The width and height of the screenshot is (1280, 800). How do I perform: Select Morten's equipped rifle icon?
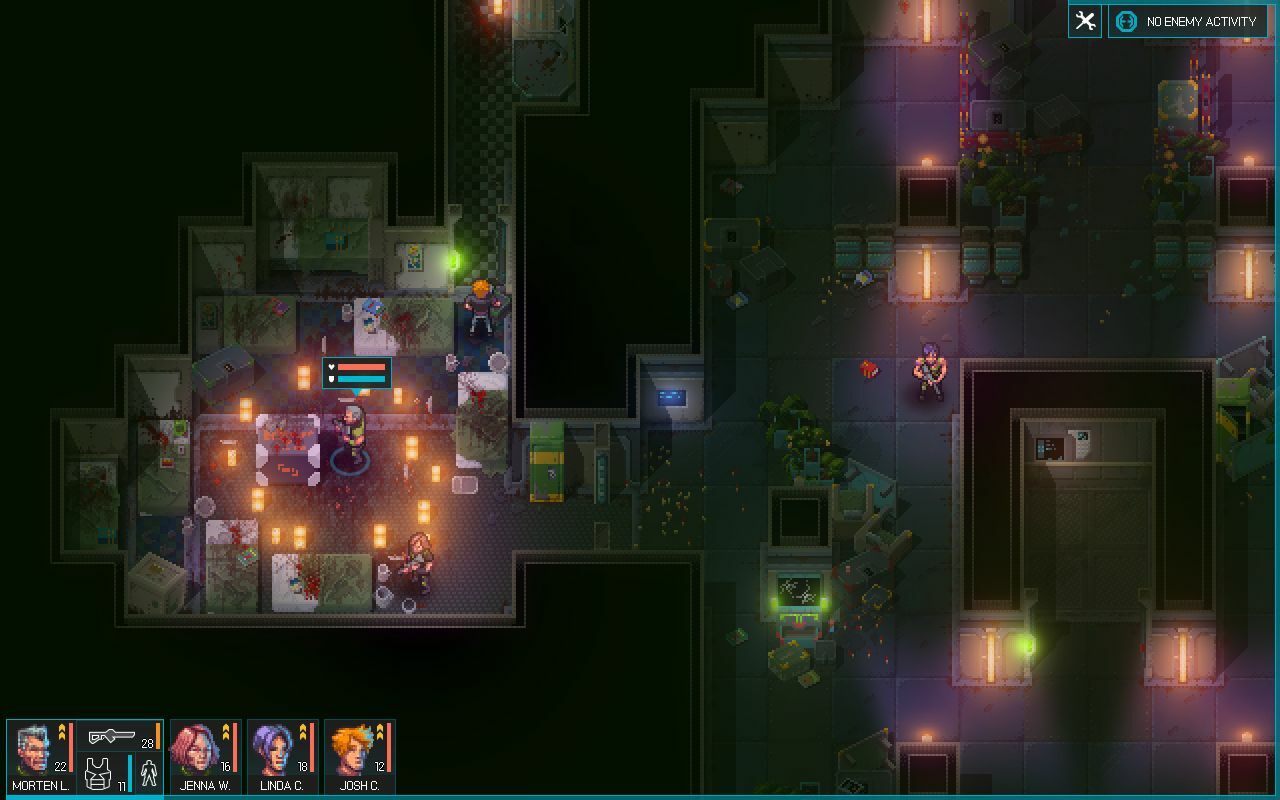(112, 736)
